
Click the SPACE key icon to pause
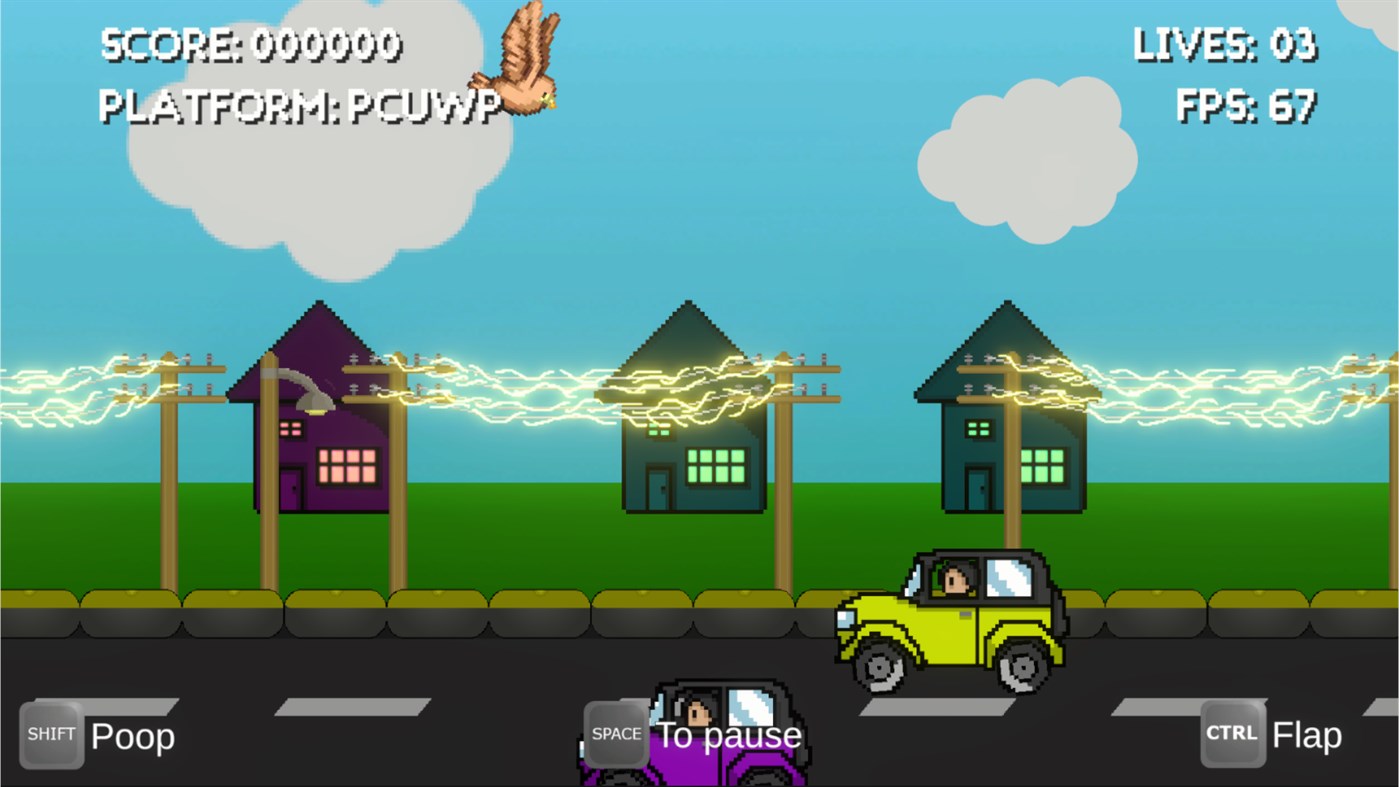pos(614,733)
